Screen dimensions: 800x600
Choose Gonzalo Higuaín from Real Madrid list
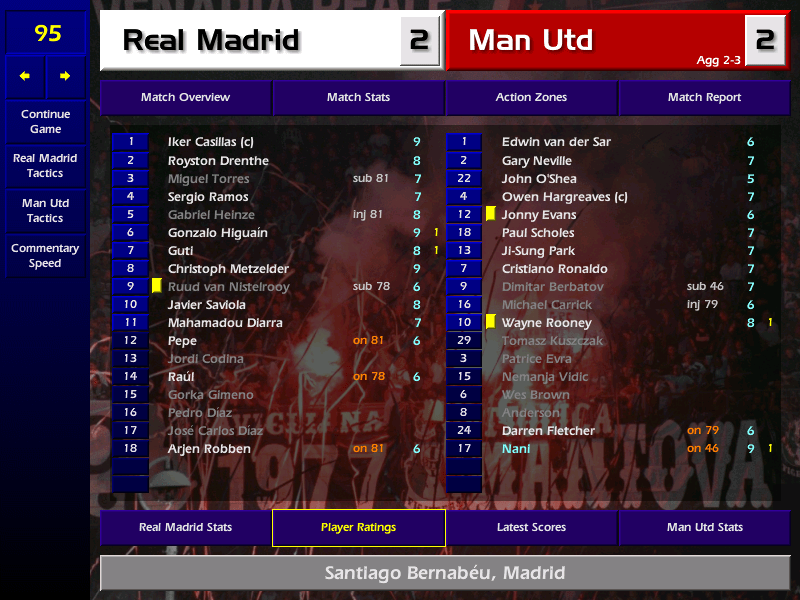click(x=217, y=233)
